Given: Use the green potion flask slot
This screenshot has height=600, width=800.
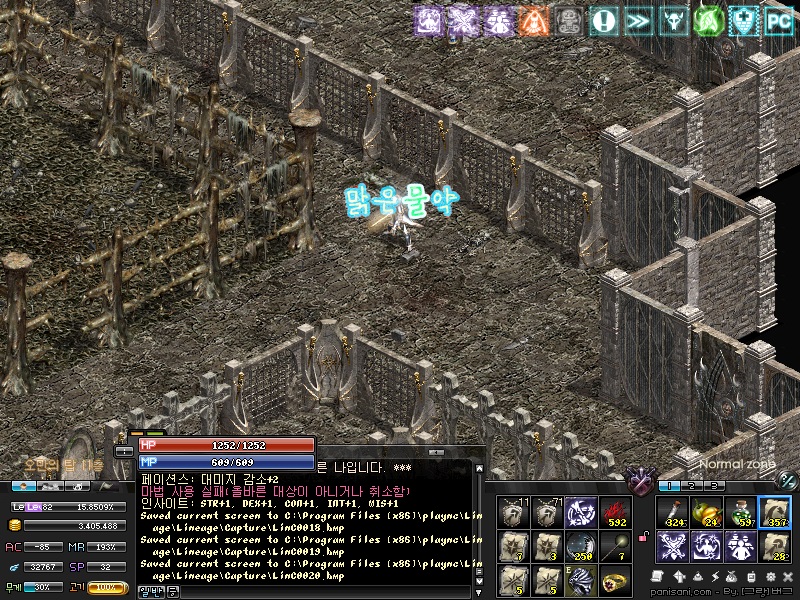Looking at the screenshot, I should pyautogui.click(x=741, y=511).
